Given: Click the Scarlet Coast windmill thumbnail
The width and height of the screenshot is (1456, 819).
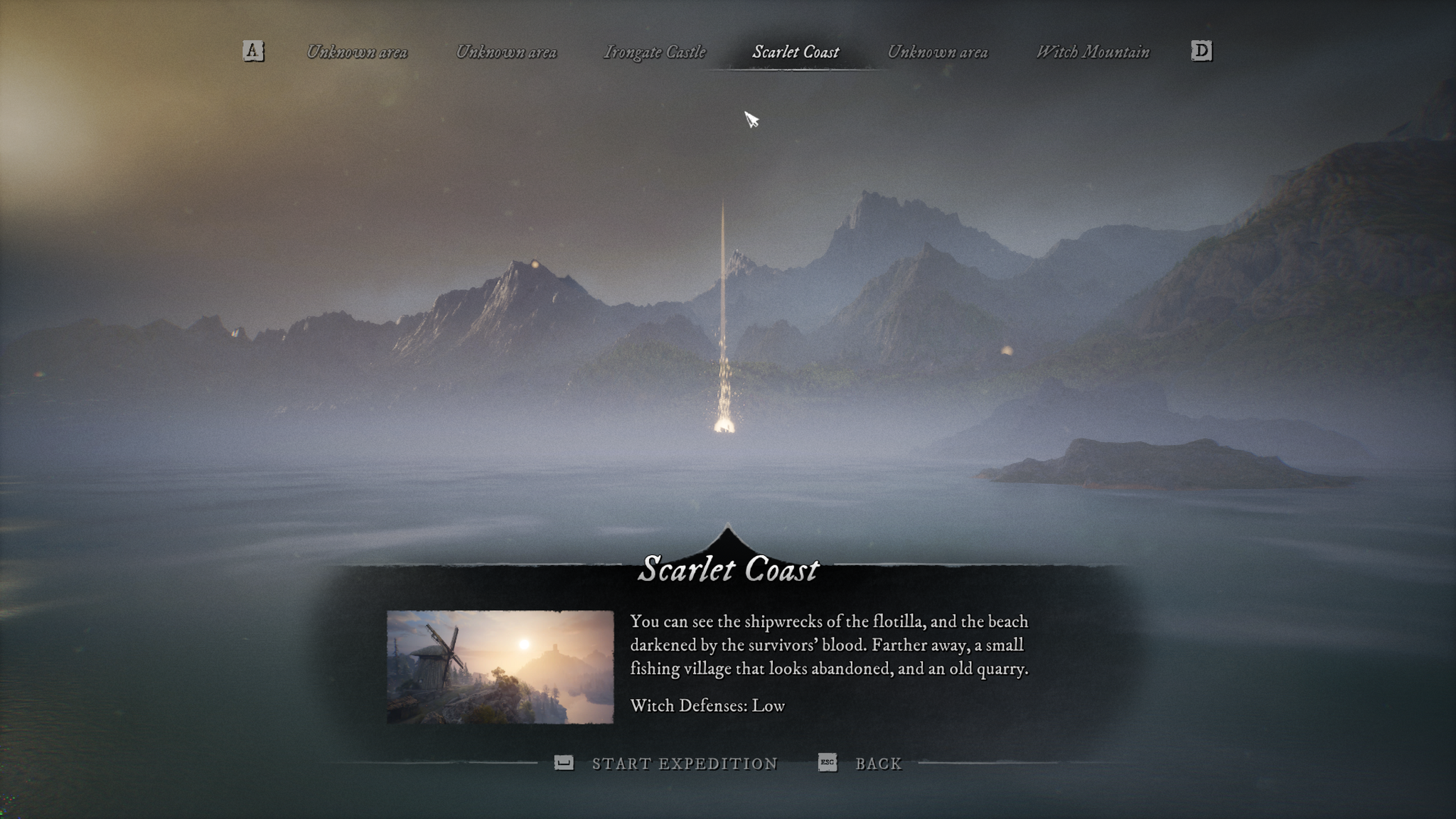Looking at the screenshot, I should coord(500,667).
